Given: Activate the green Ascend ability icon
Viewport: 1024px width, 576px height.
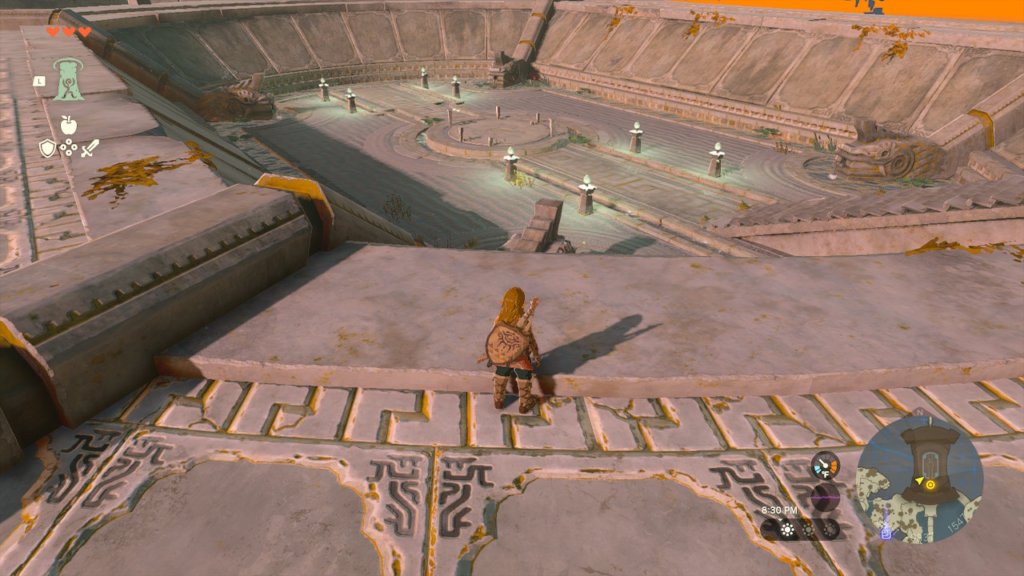Looking at the screenshot, I should pos(68,78).
